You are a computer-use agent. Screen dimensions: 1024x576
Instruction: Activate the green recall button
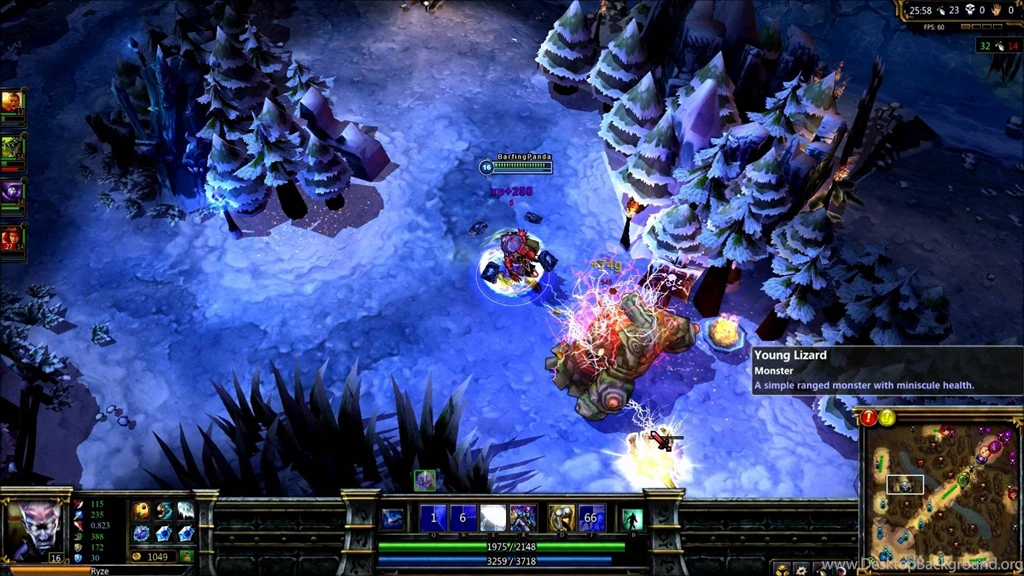tap(632, 518)
